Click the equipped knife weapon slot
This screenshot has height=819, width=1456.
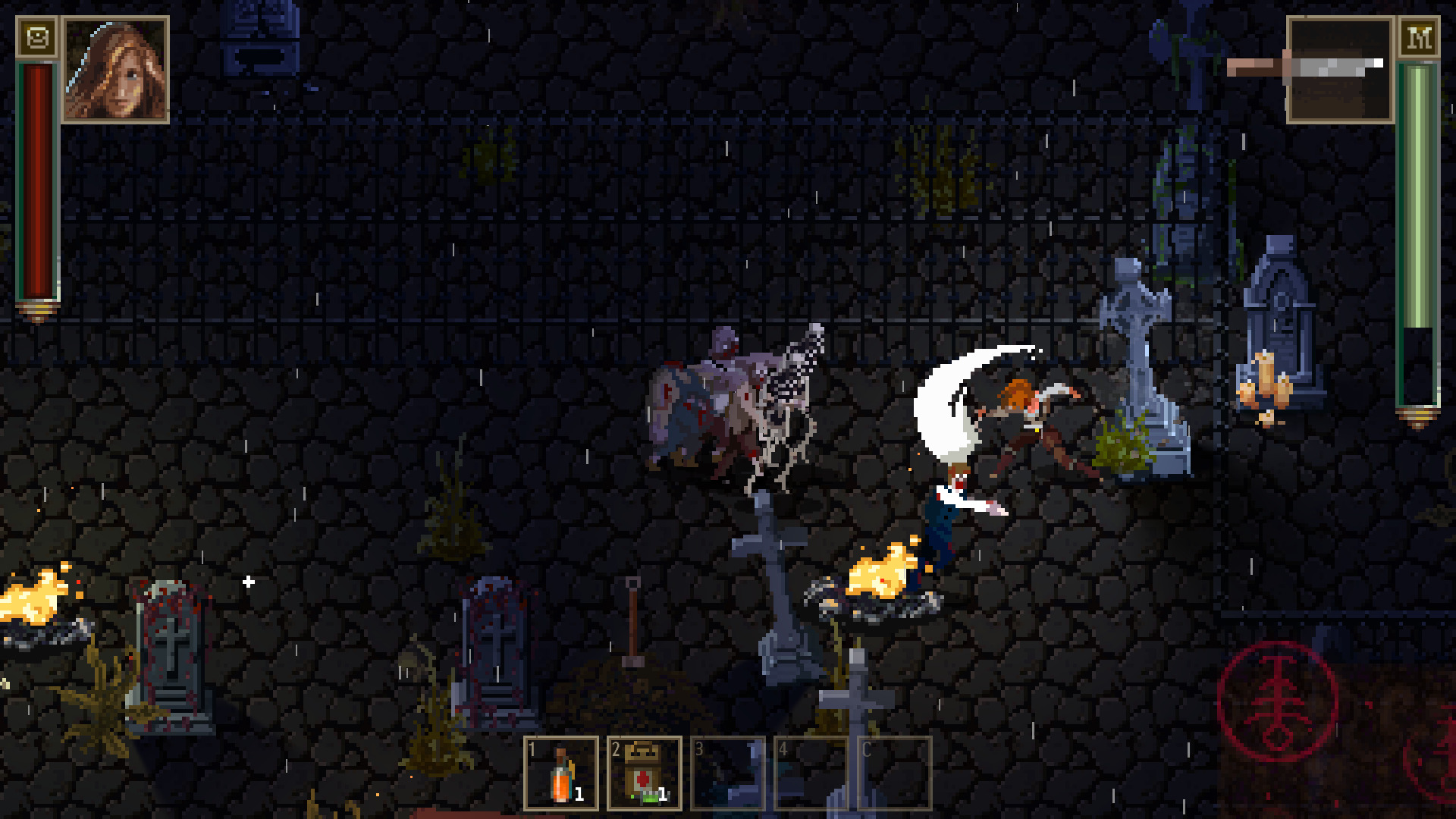pos(1339,68)
